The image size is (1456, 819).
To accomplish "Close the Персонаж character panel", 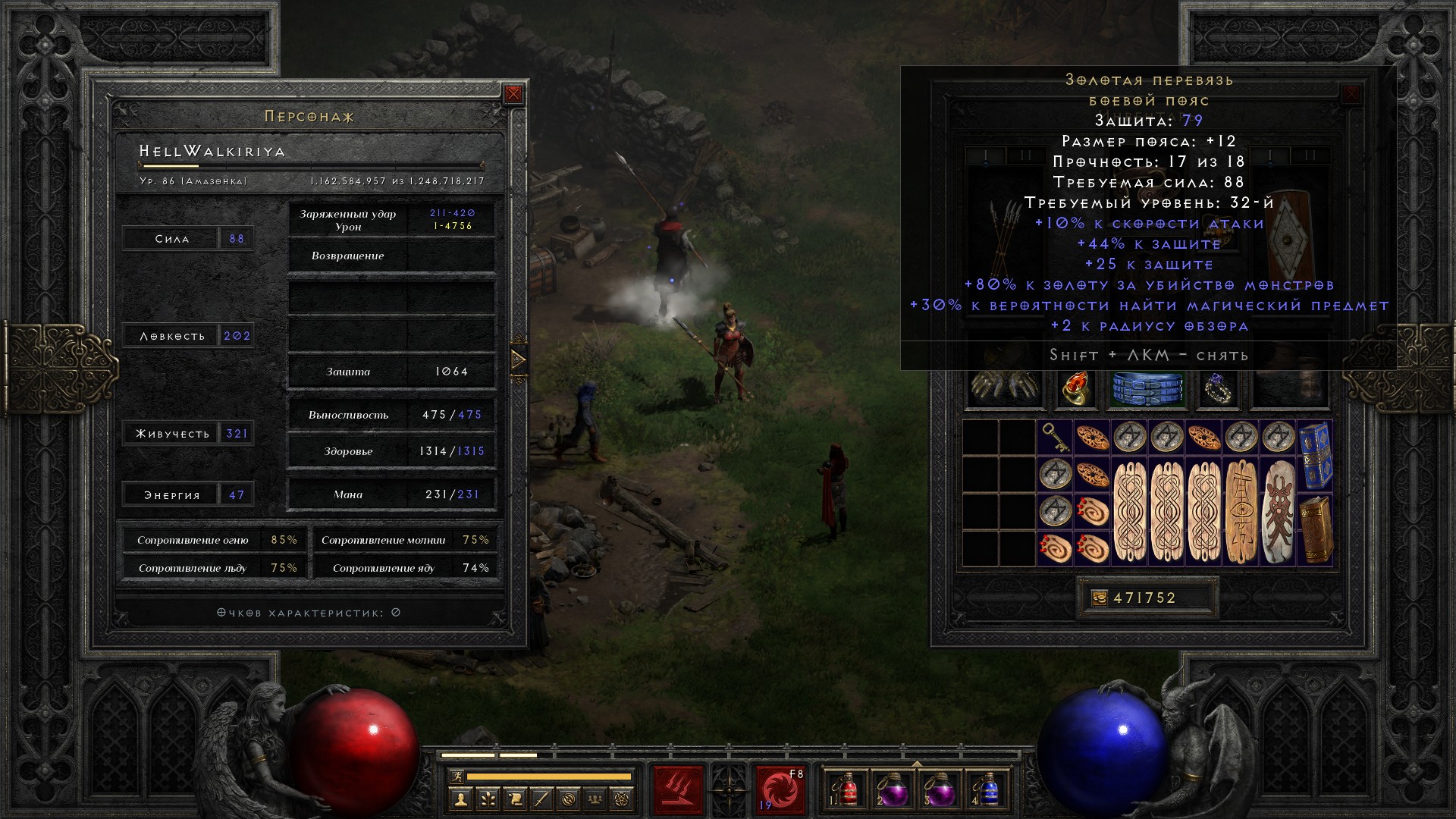I will pyautogui.click(x=513, y=94).
